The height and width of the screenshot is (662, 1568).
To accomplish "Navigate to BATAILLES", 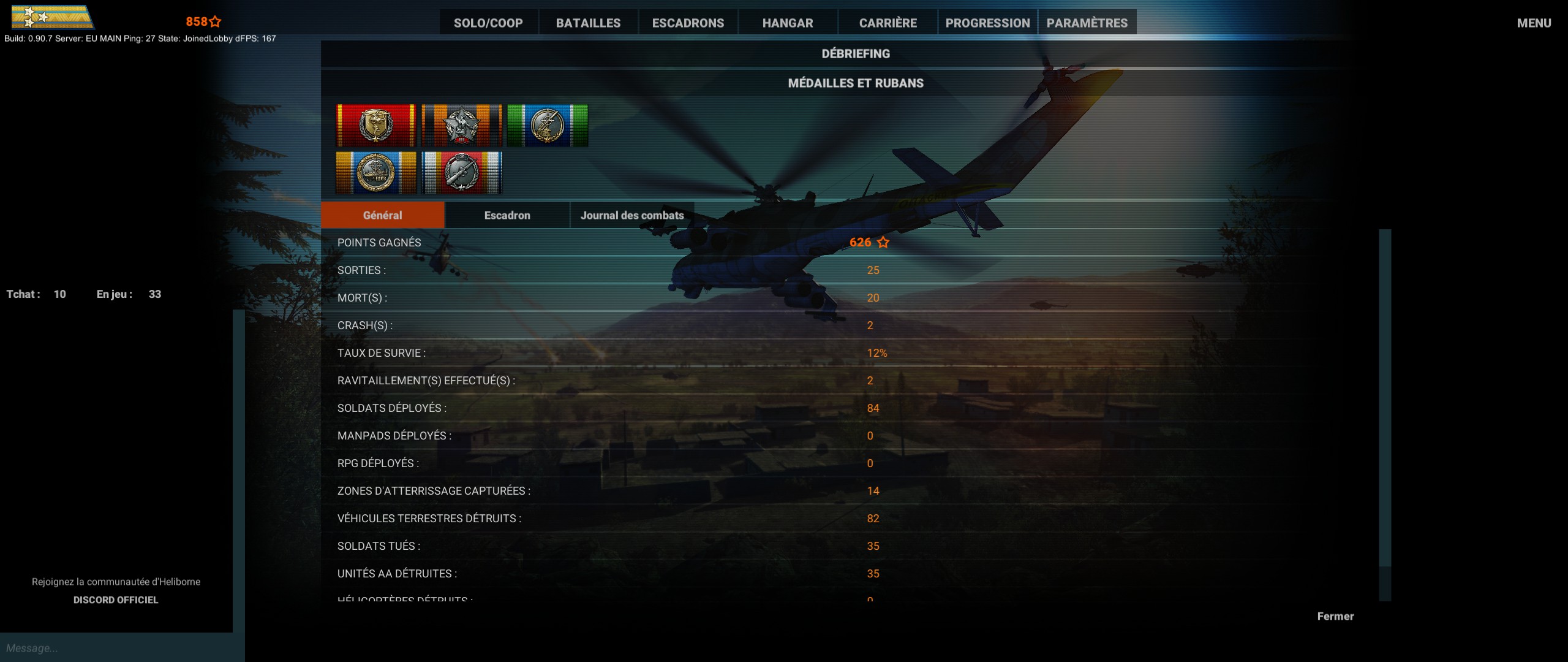I will tap(588, 23).
